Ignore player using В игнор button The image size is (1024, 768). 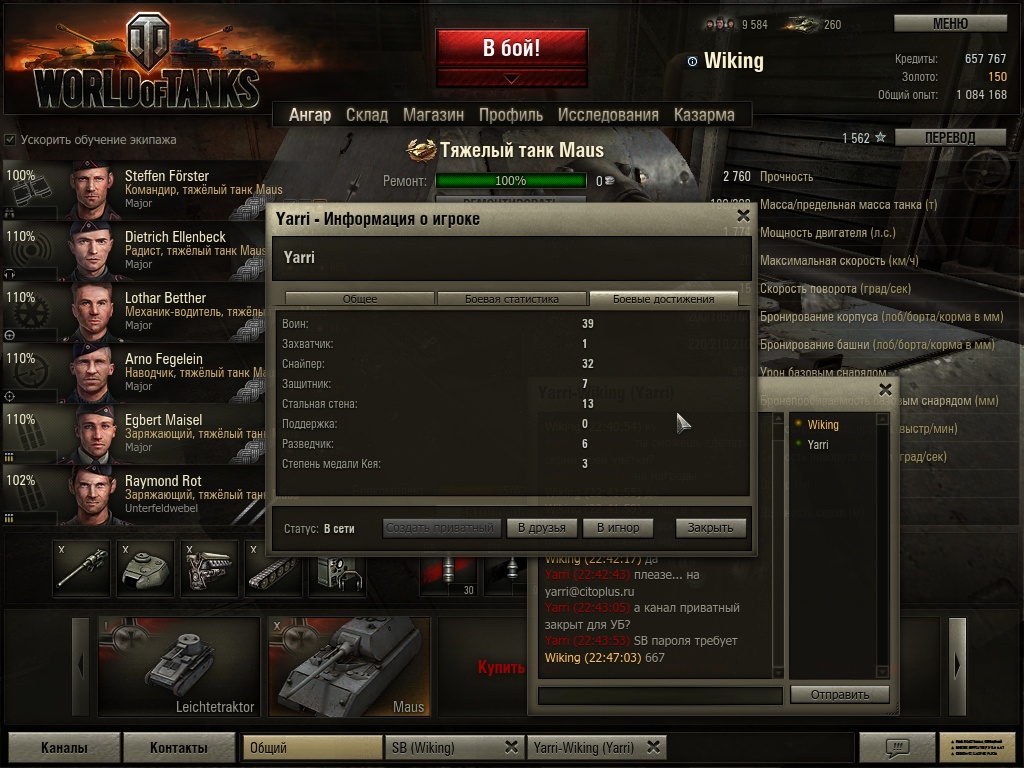(x=618, y=528)
